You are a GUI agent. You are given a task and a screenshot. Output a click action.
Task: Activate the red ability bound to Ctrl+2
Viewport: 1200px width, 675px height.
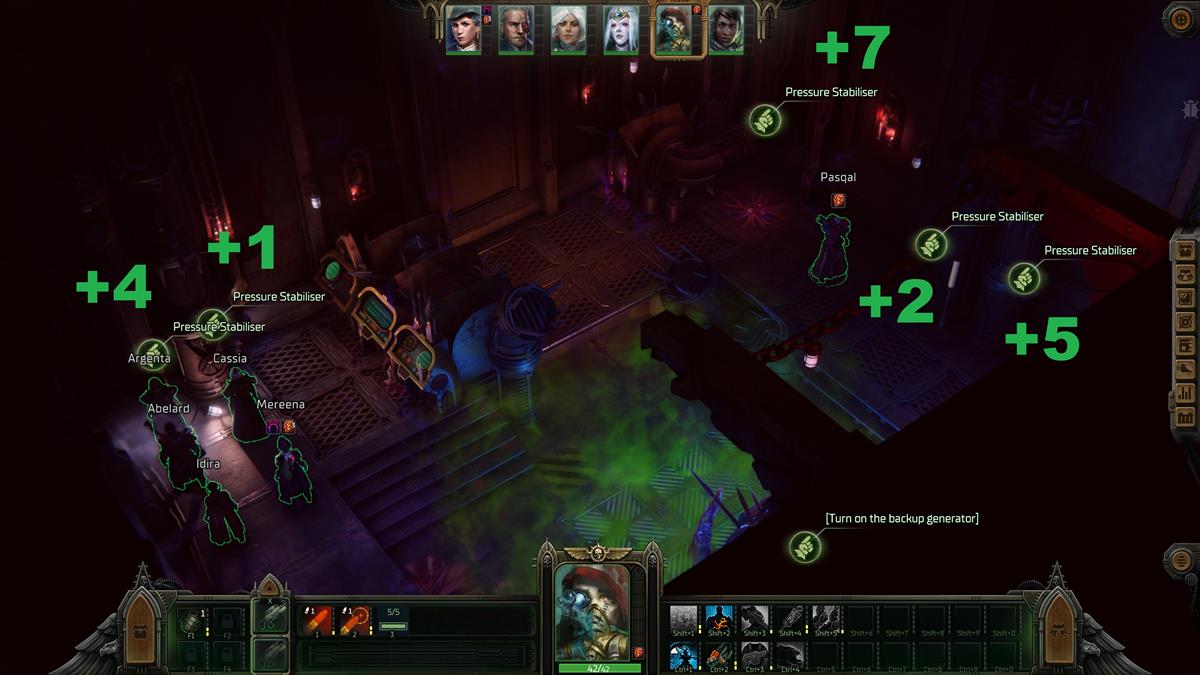point(720,655)
